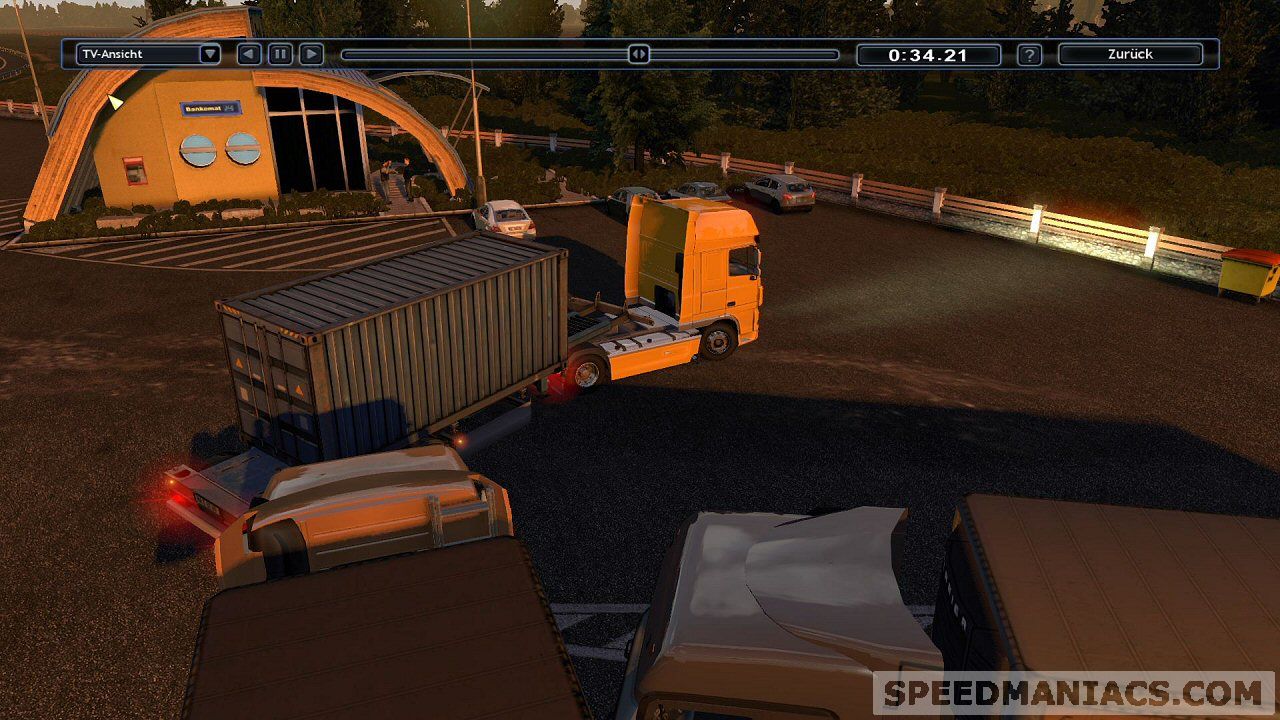The height and width of the screenshot is (720, 1280).
Task: Go back with the Zurück button
Action: [x=1130, y=54]
